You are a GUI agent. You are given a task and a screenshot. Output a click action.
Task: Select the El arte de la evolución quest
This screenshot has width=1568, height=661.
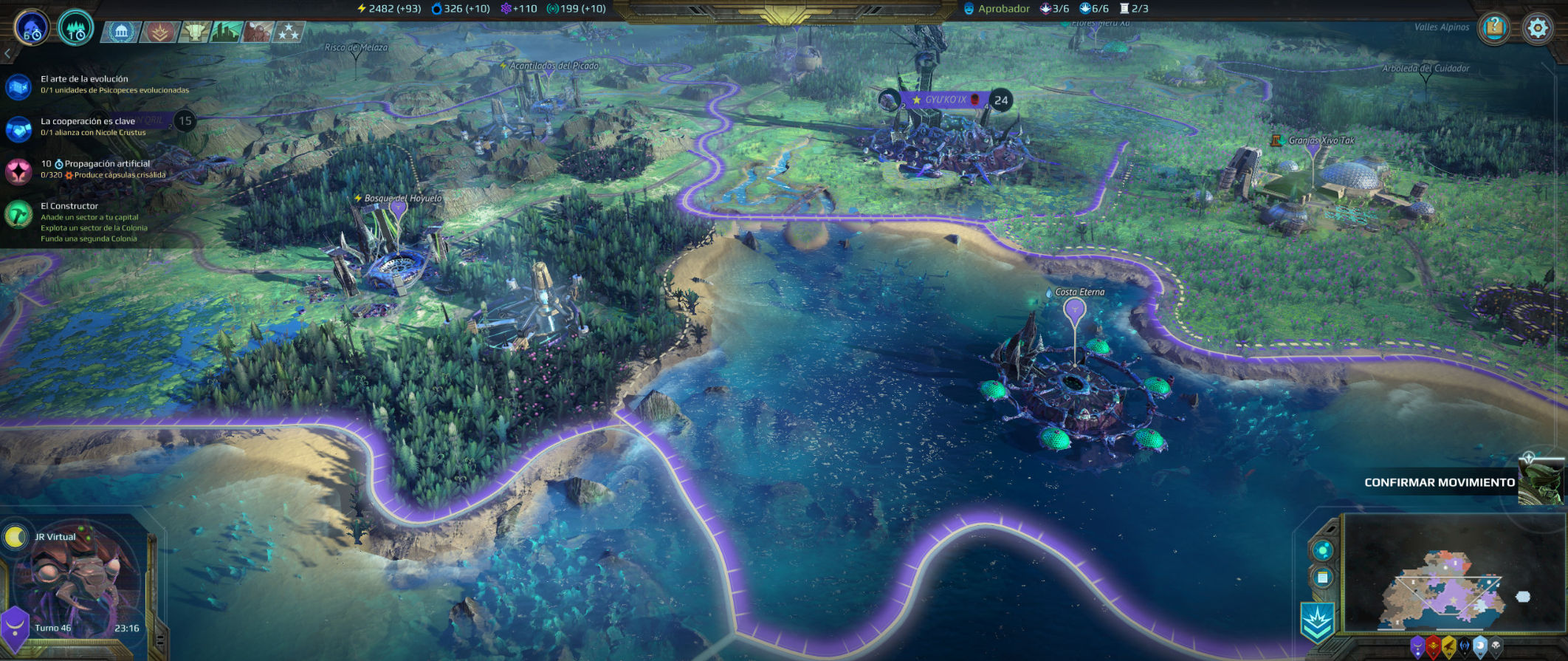pos(84,84)
